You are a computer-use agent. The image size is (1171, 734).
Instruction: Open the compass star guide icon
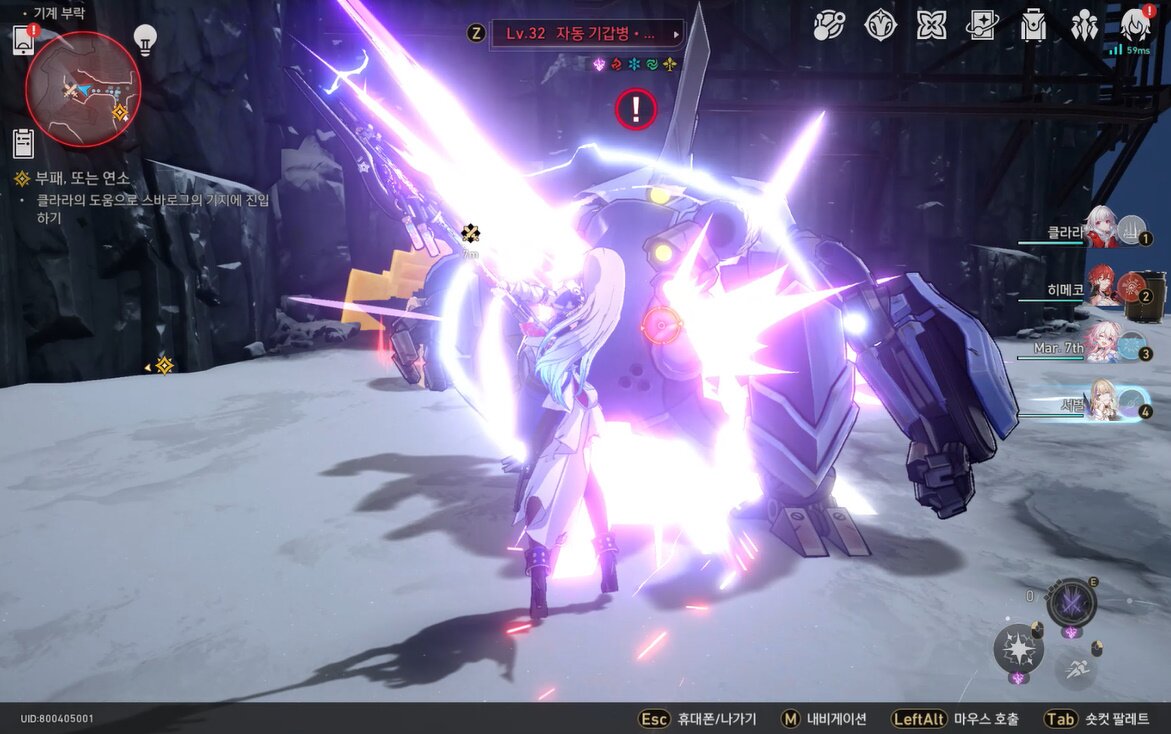click(880, 25)
